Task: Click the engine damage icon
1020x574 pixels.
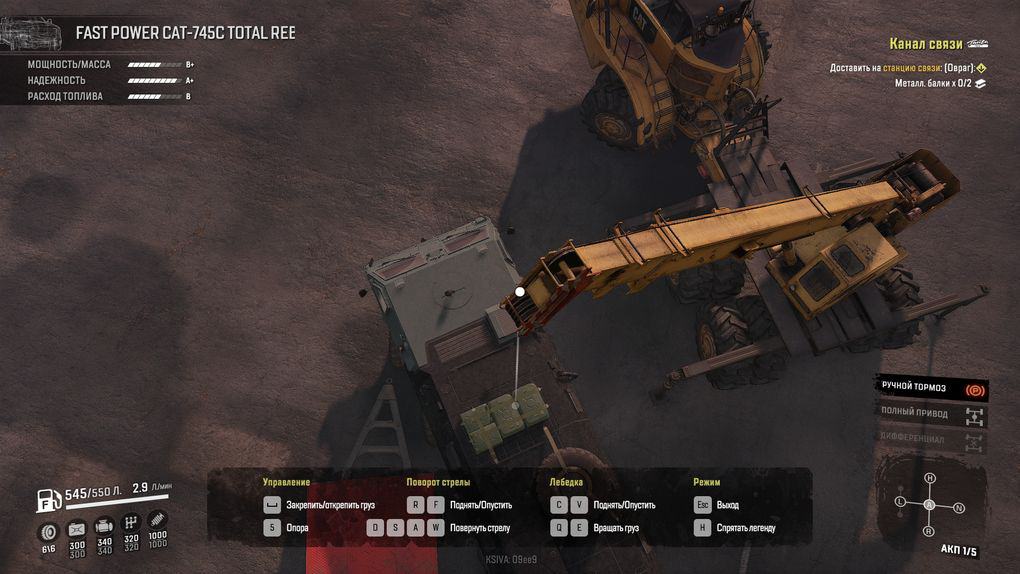Action: (x=104, y=526)
